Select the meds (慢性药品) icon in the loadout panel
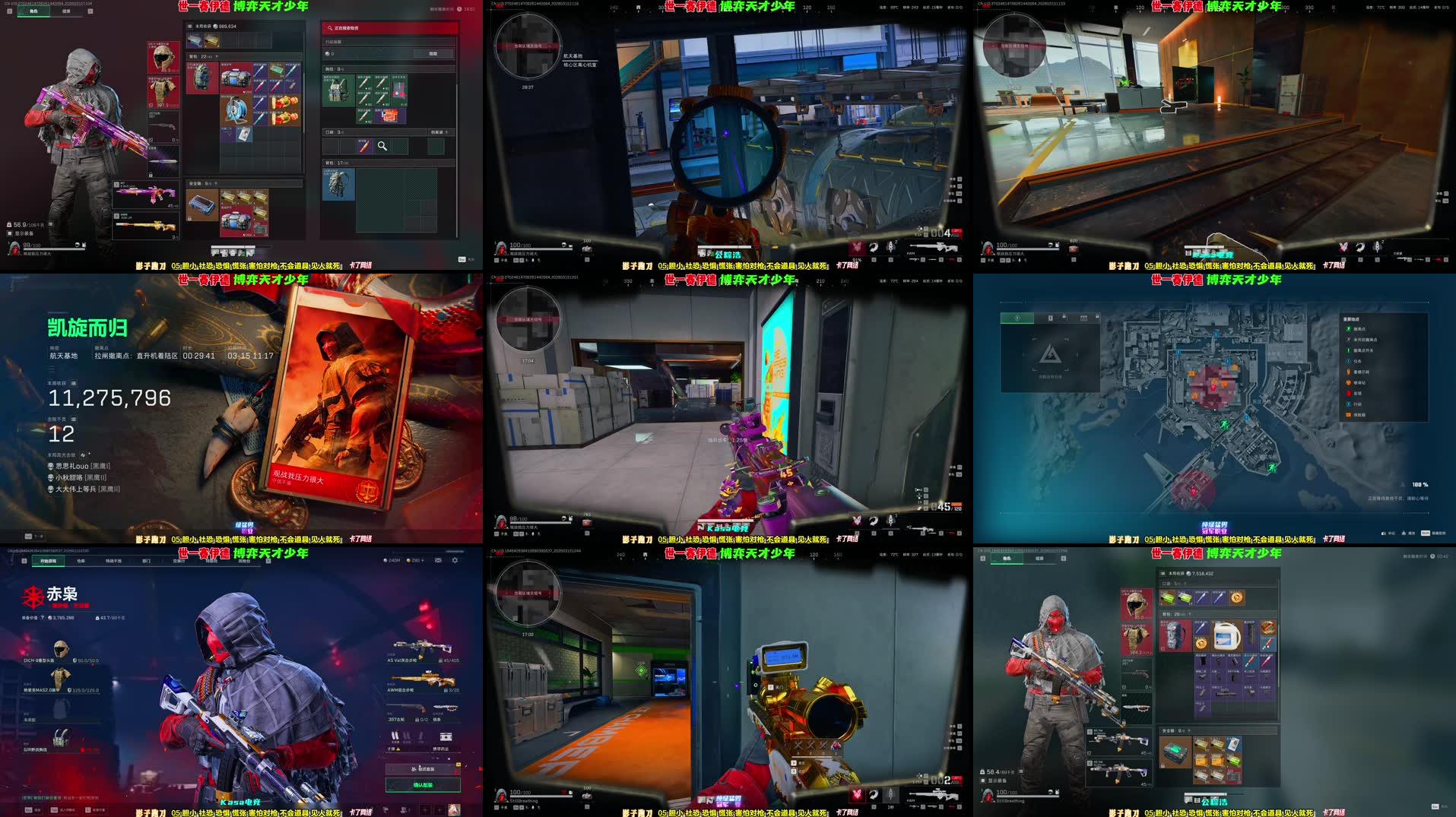 point(445,738)
